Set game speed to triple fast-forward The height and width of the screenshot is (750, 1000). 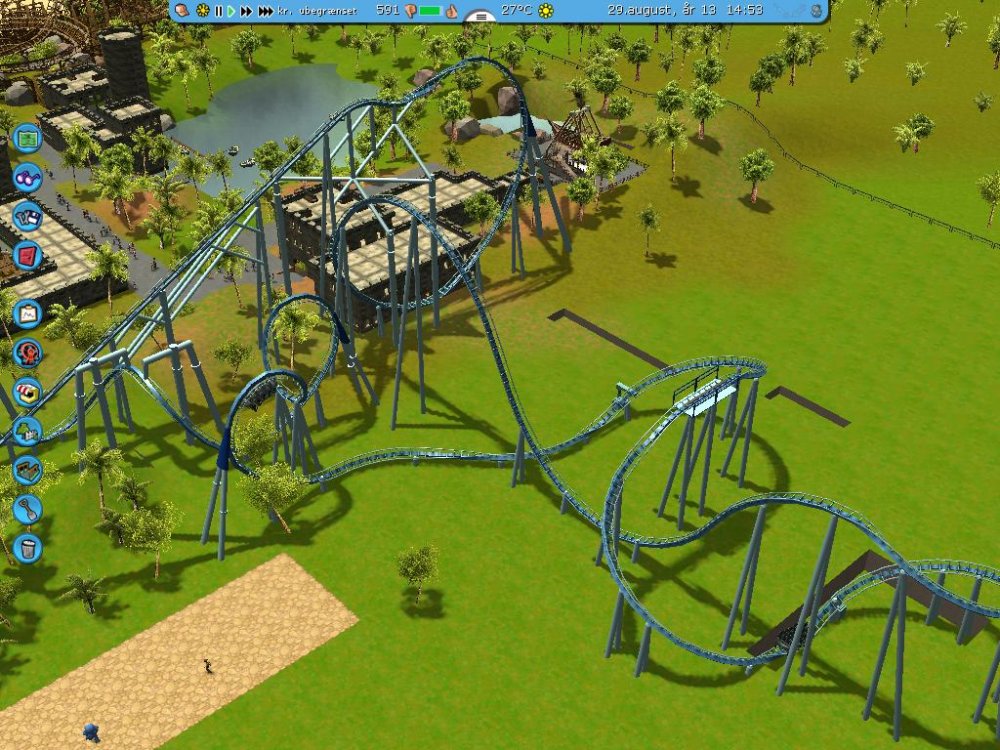click(x=265, y=11)
